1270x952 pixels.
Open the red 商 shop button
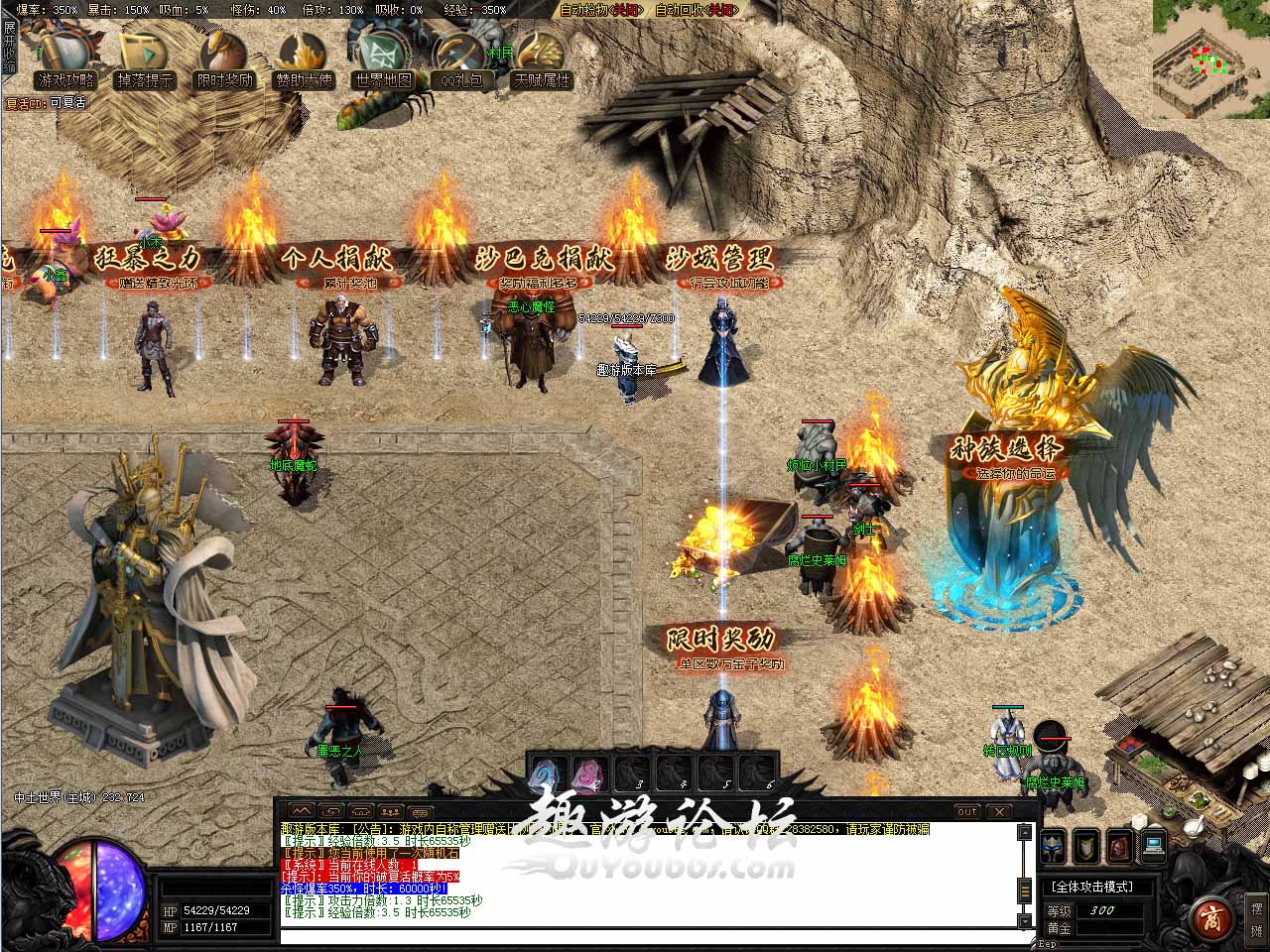click(1208, 914)
